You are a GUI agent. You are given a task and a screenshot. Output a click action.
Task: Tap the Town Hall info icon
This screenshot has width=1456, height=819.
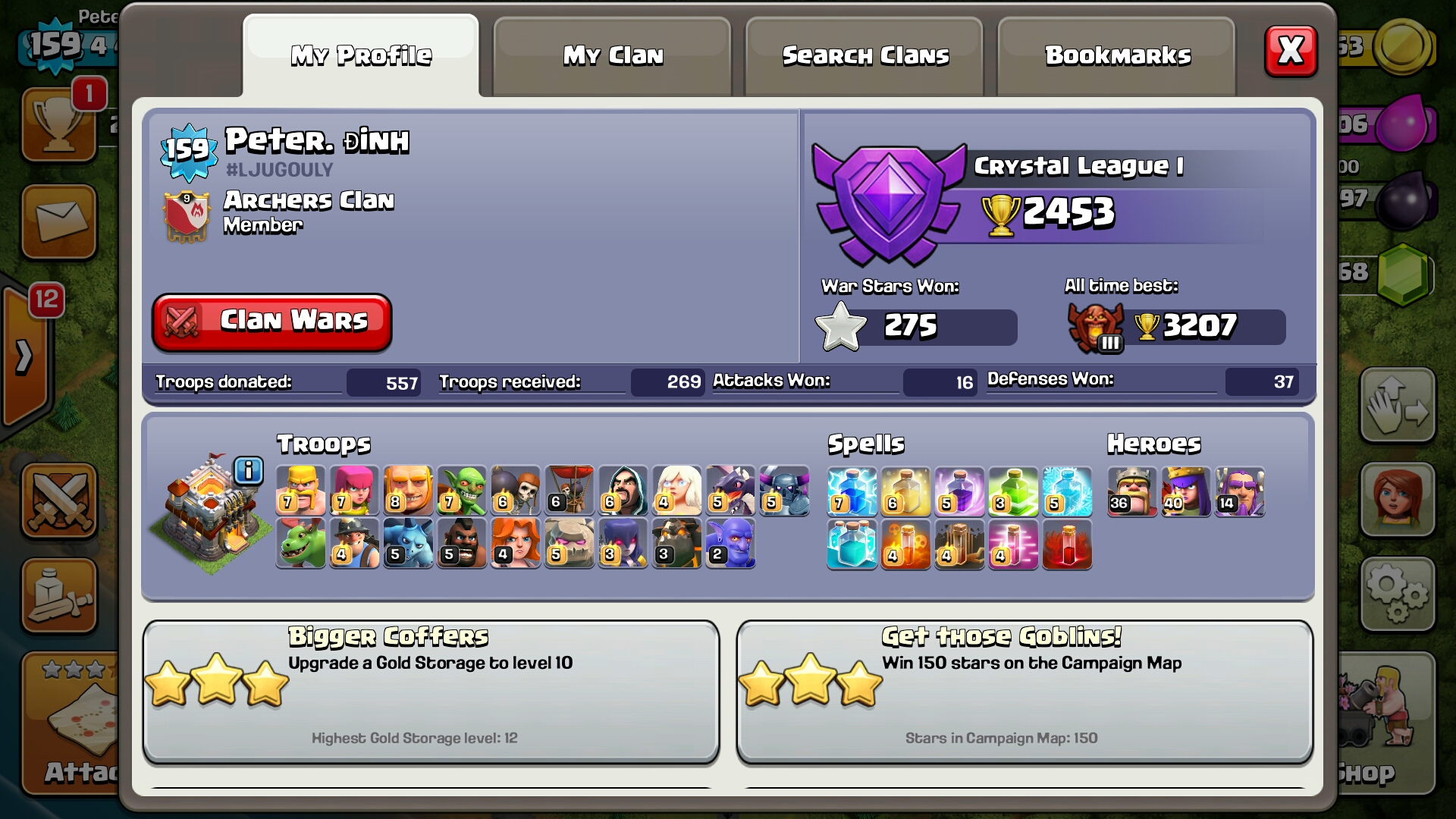248,471
